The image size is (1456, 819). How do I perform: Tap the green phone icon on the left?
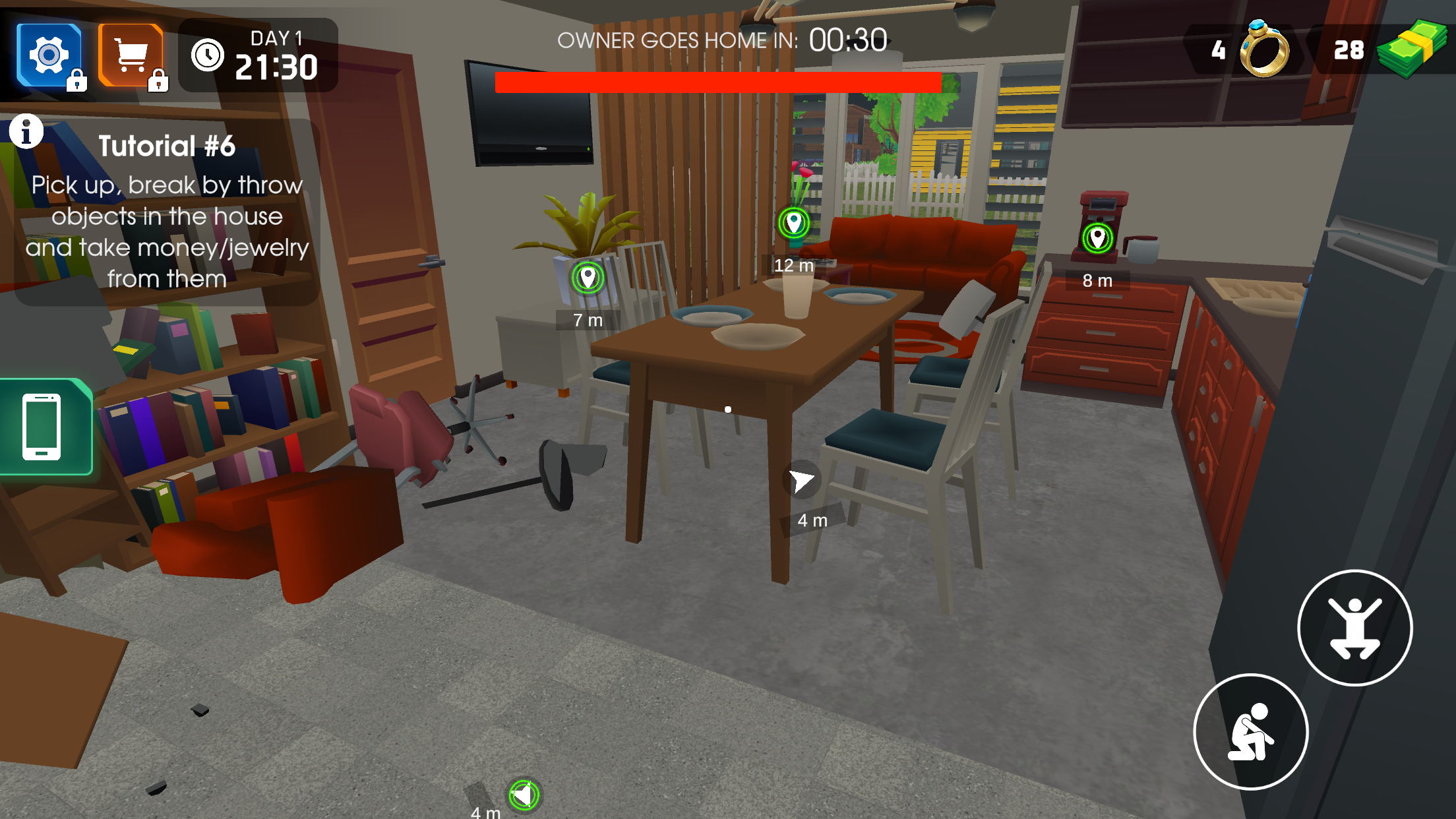41,425
